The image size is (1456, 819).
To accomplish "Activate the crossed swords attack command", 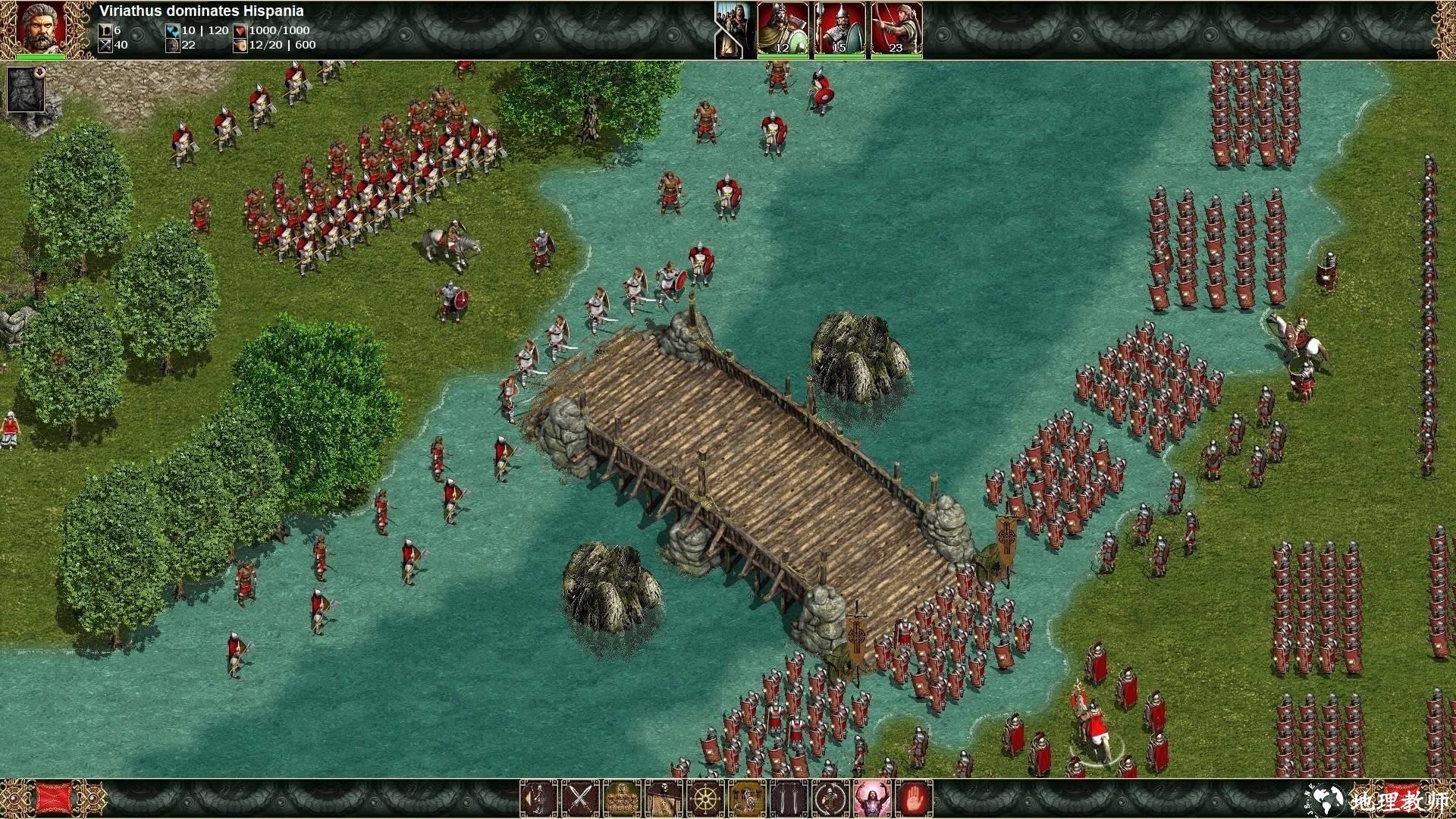I will (580, 798).
